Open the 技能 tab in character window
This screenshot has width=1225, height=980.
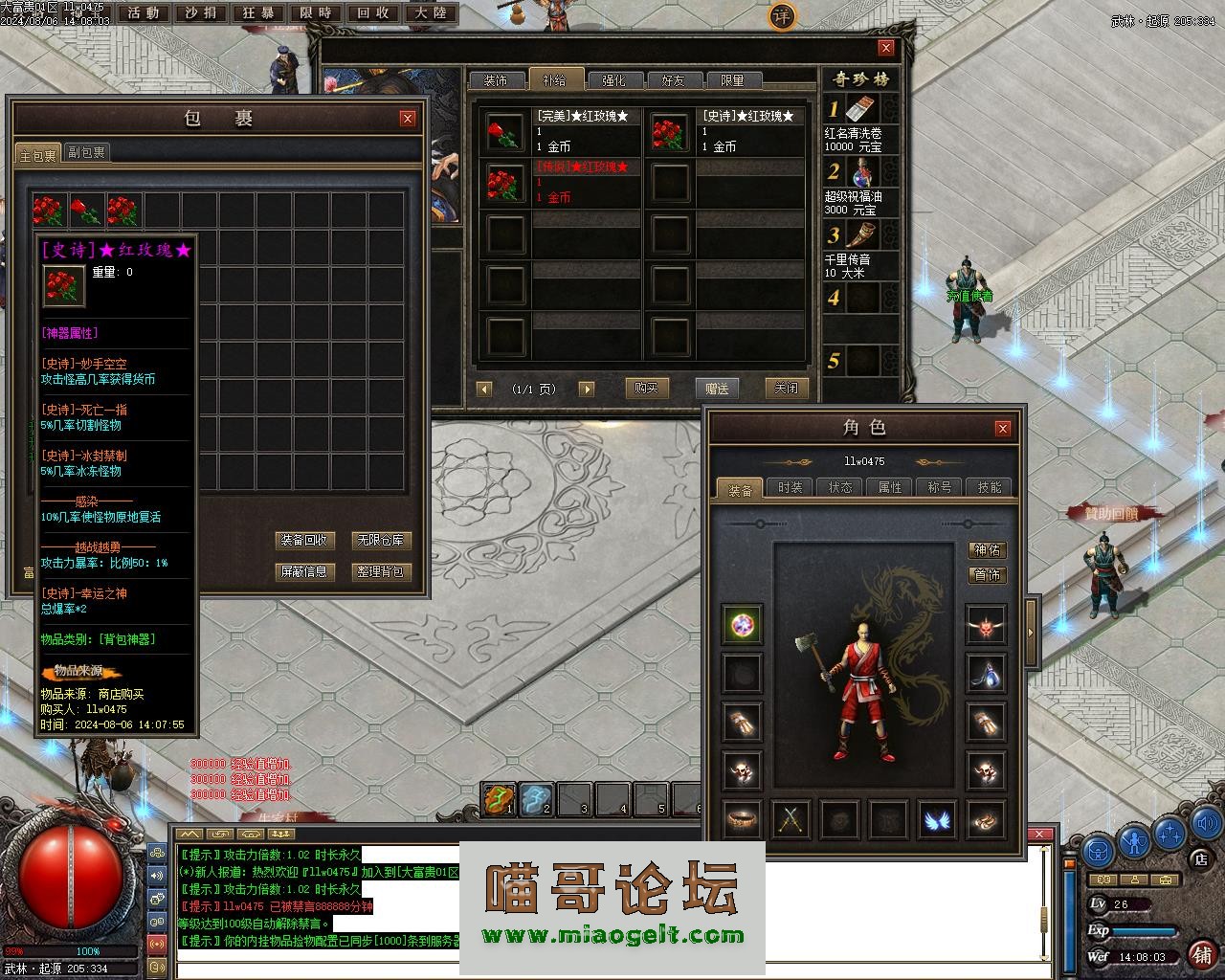point(990,487)
